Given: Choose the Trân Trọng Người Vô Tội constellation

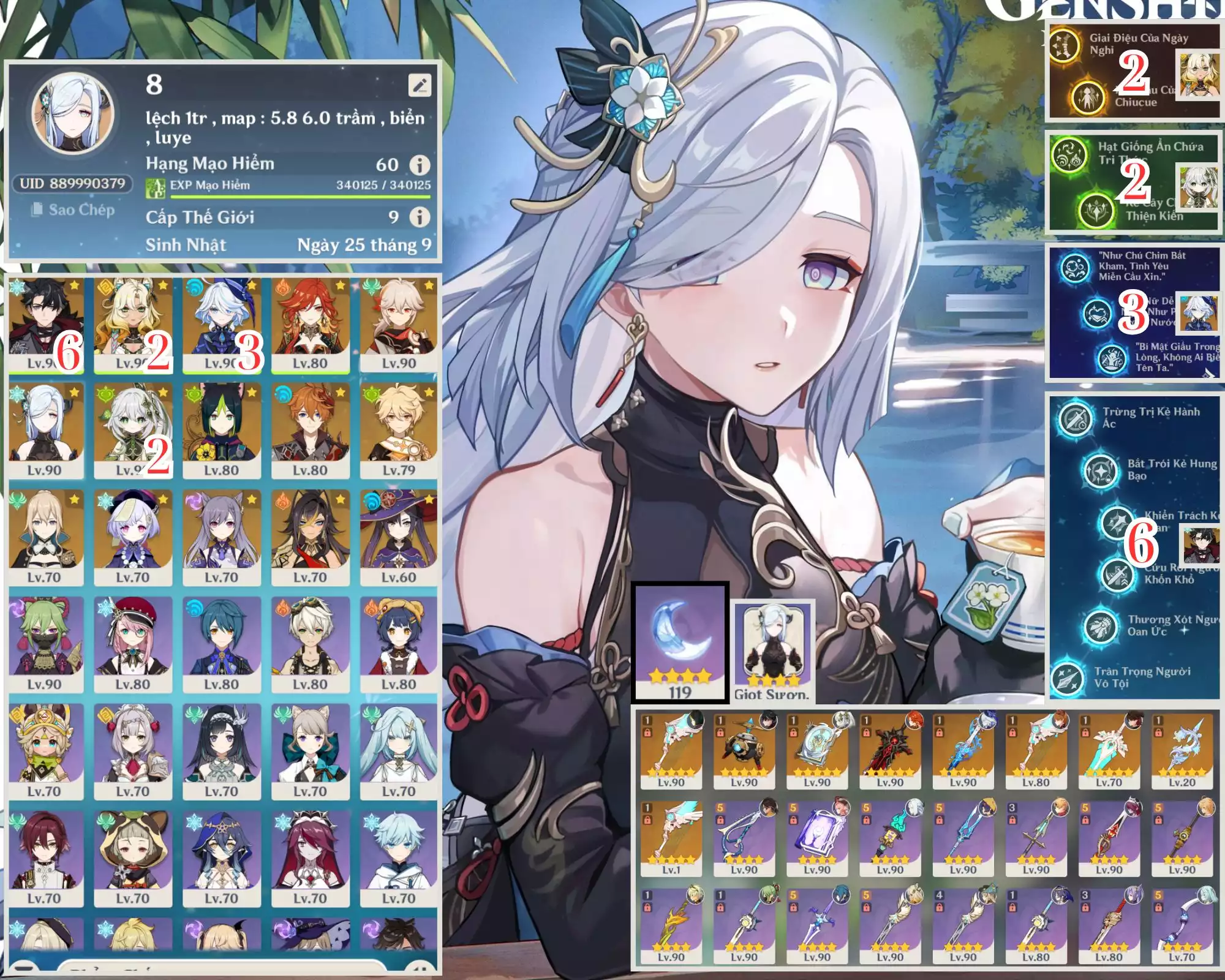Looking at the screenshot, I should tap(1068, 677).
